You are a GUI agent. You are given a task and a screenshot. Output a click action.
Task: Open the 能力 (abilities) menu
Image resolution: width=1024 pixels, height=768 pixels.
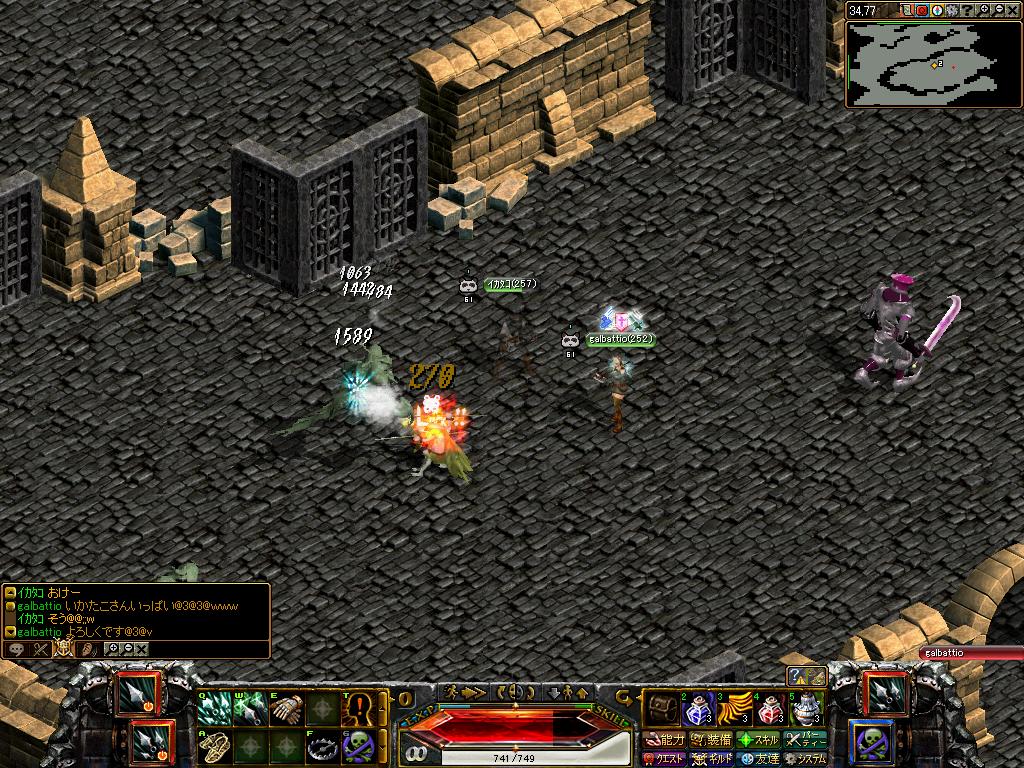pos(665,740)
